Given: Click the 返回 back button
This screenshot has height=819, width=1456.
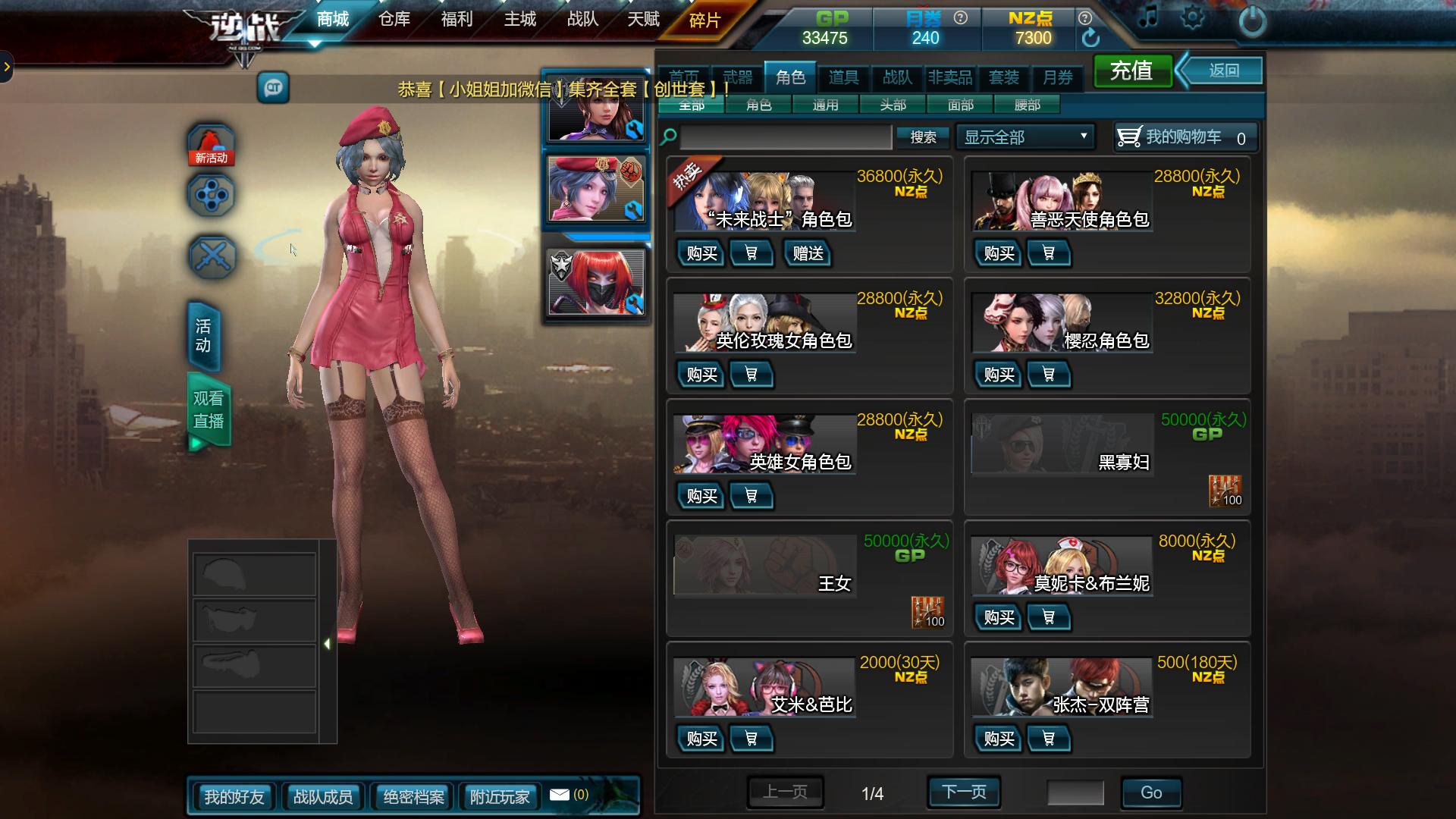Looking at the screenshot, I should pyautogui.click(x=1223, y=71).
